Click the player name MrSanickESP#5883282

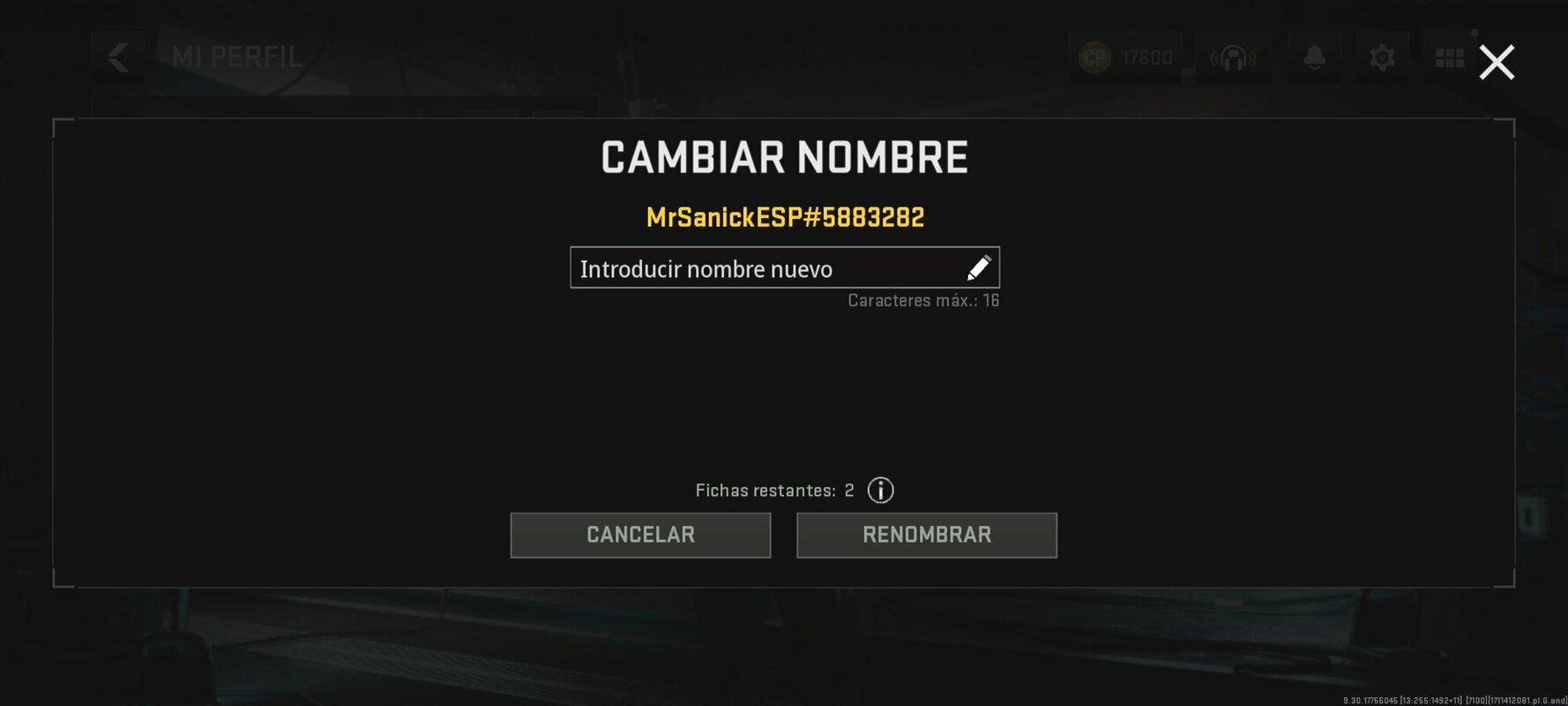[783, 214]
